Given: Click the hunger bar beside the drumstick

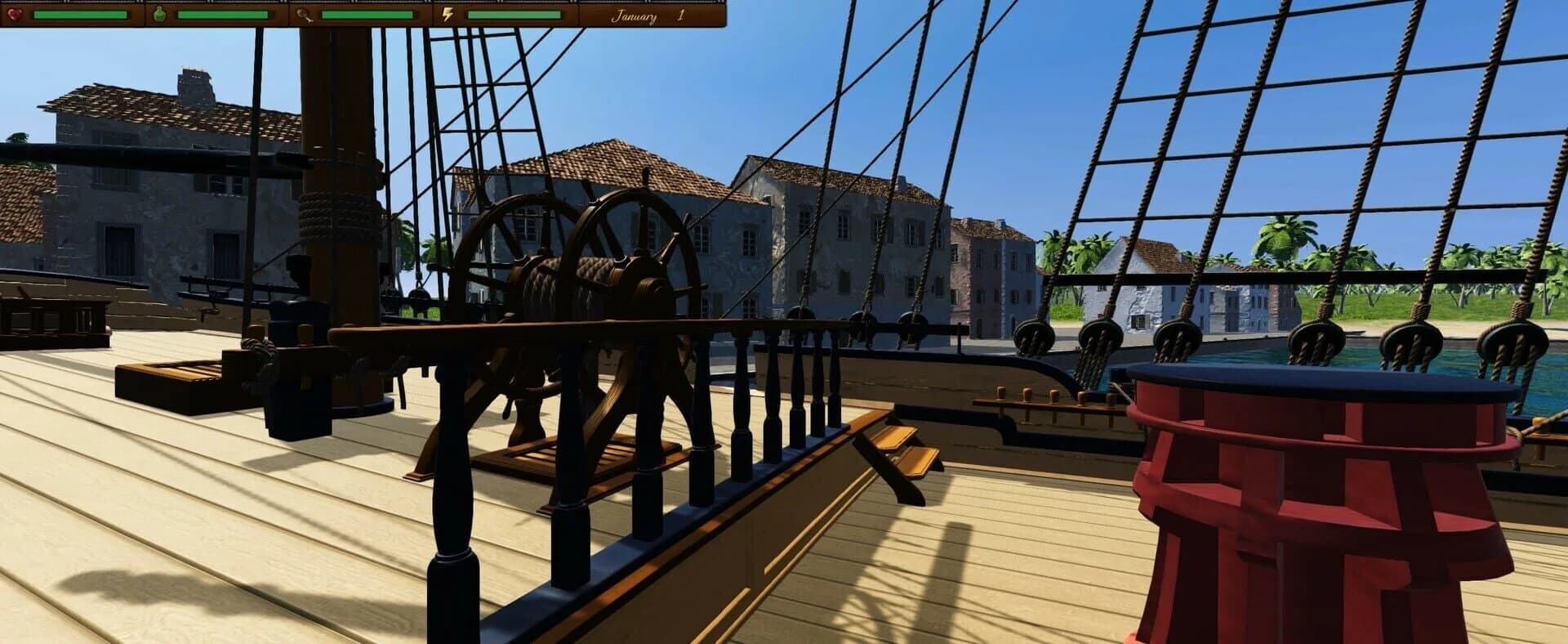Looking at the screenshot, I should point(367,15).
